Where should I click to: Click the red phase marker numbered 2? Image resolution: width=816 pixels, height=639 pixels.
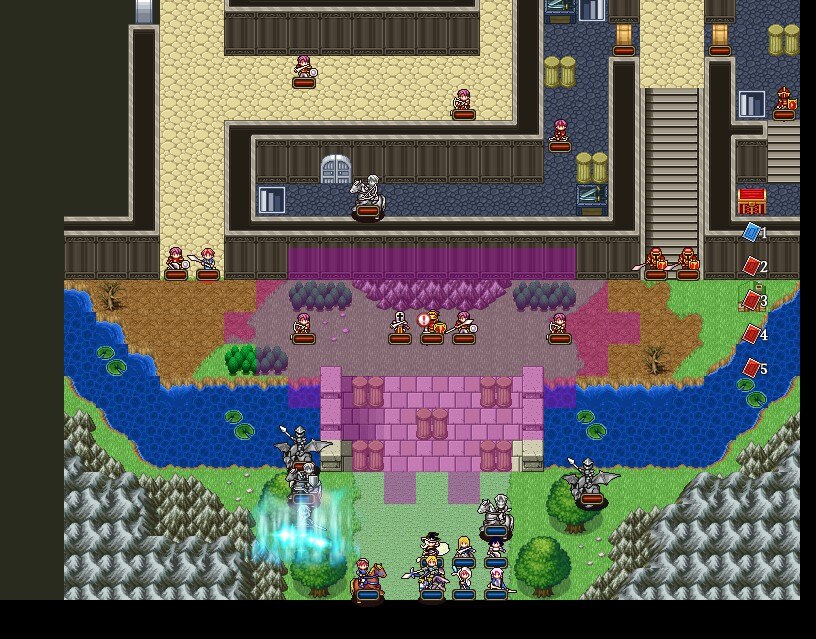pyautogui.click(x=752, y=267)
